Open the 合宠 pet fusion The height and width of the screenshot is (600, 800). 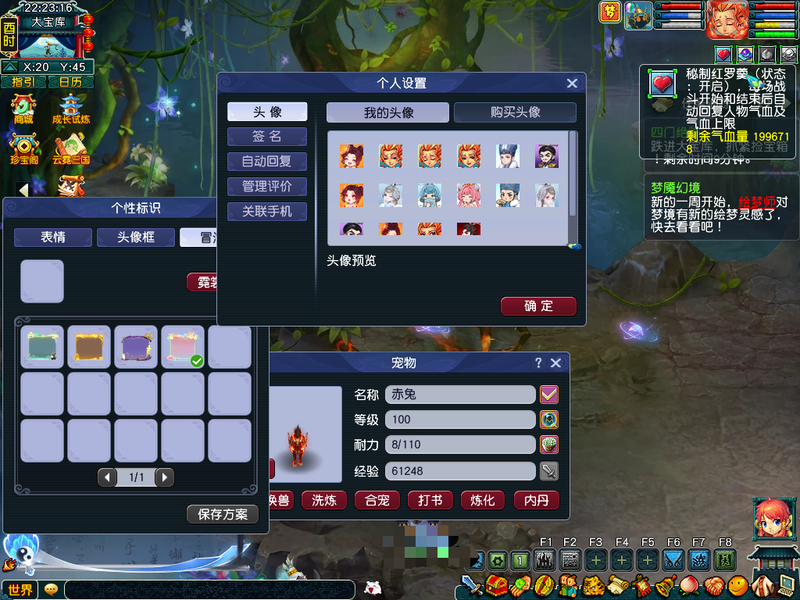tap(379, 499)
